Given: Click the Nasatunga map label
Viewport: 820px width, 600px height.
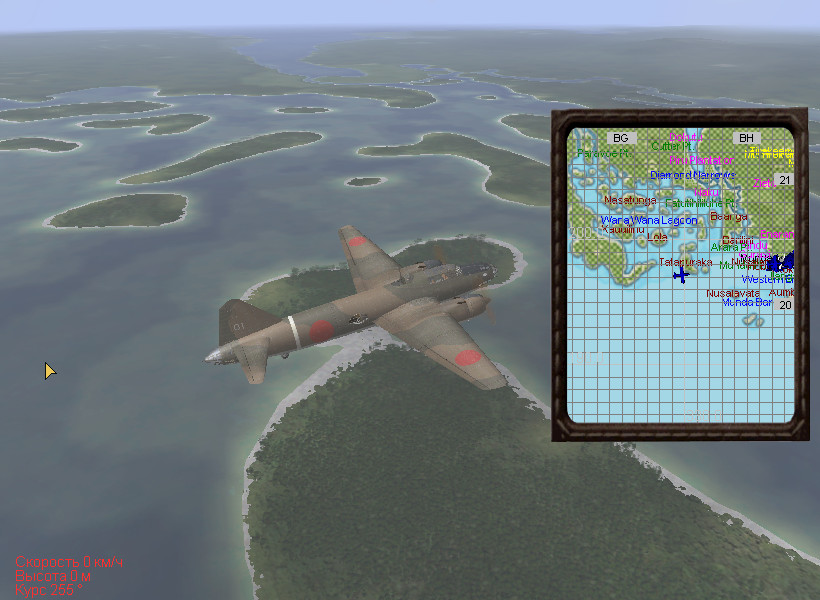Looking at the screenshot, I should point(630,199).
